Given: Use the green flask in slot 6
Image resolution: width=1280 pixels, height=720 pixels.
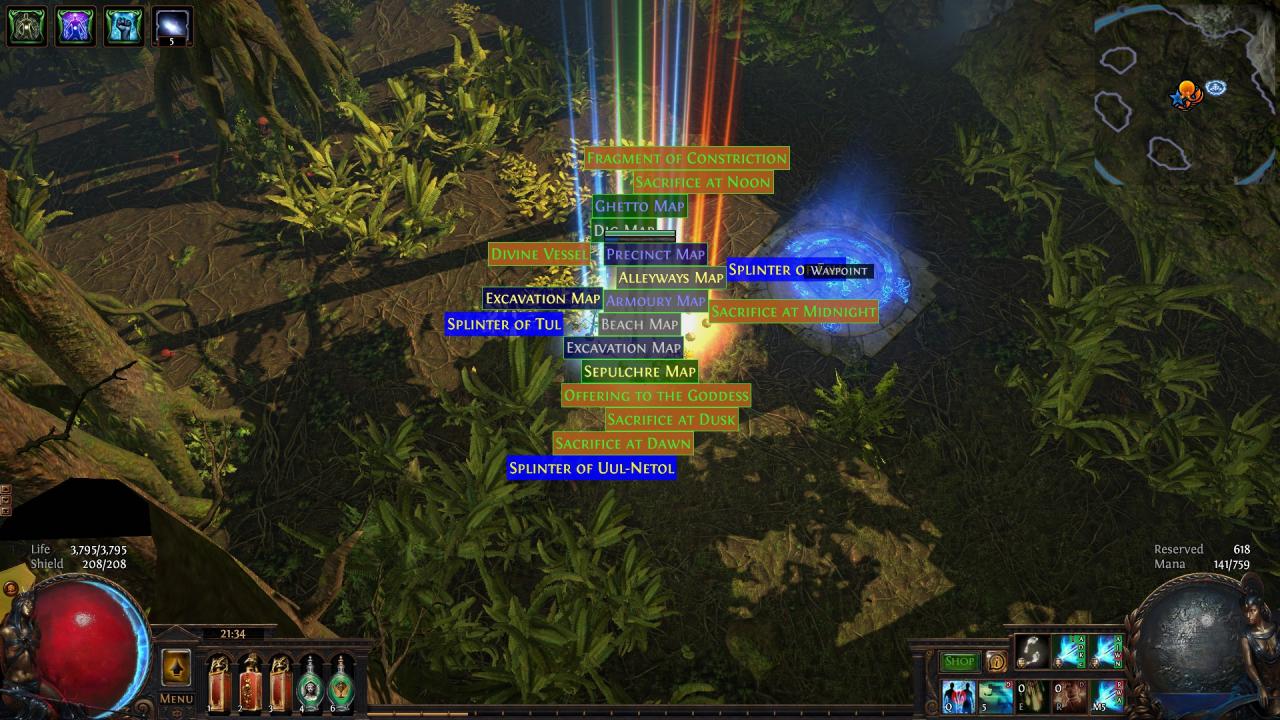Looking at the screenshot, I should pos(341,684).
